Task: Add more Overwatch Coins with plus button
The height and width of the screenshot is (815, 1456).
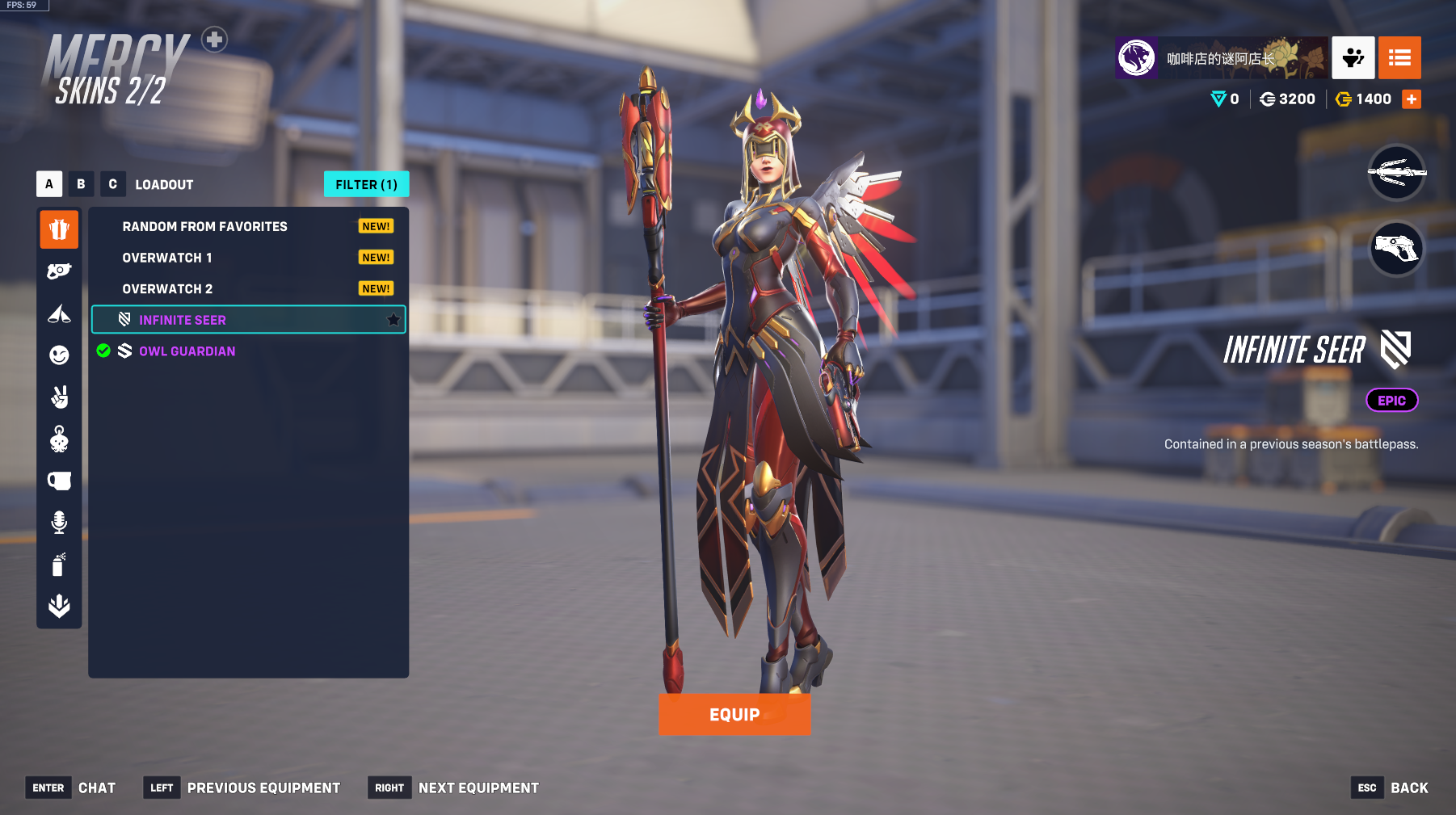Action: coord(1412,99)
